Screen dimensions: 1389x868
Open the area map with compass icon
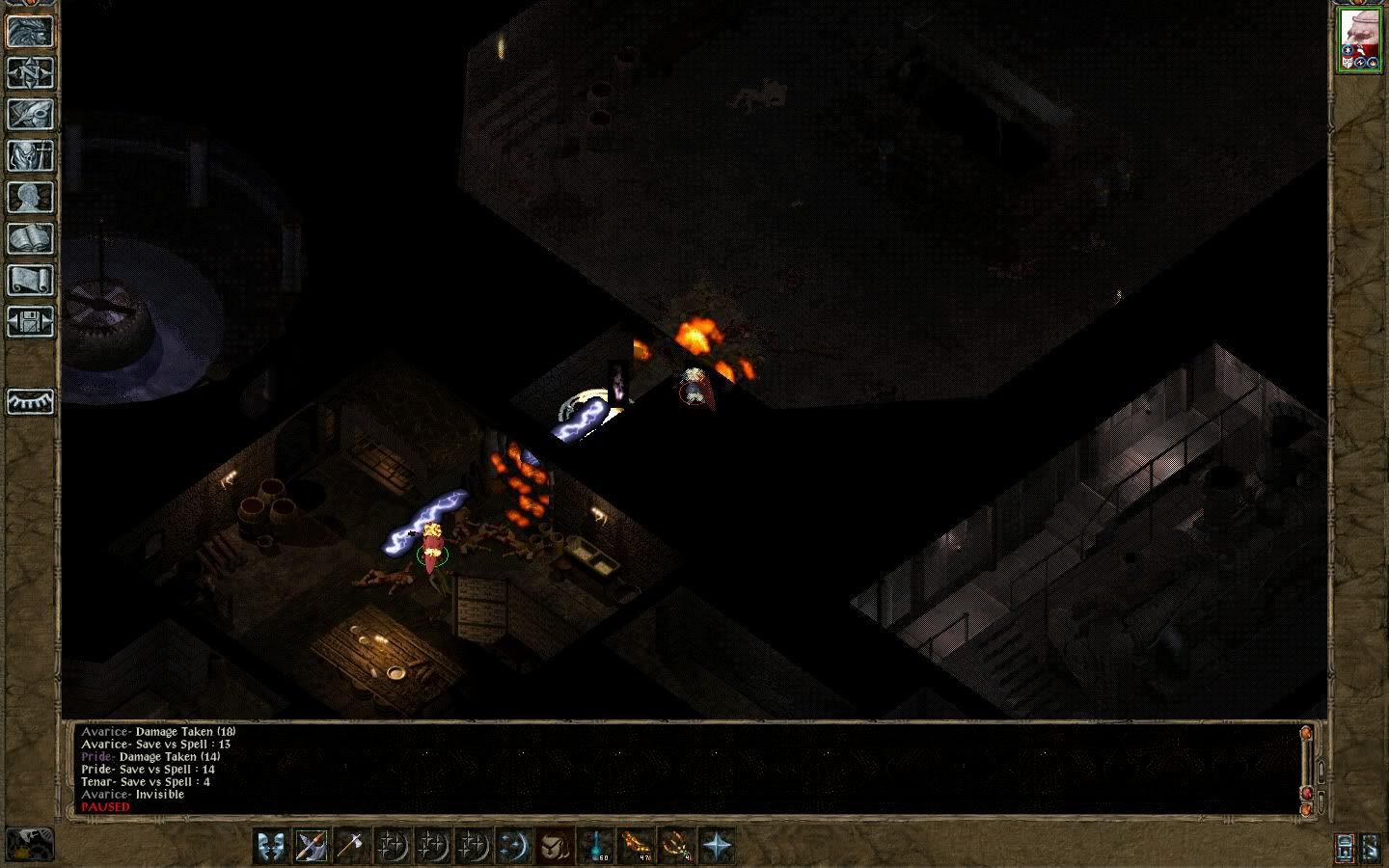click(30, 72)
